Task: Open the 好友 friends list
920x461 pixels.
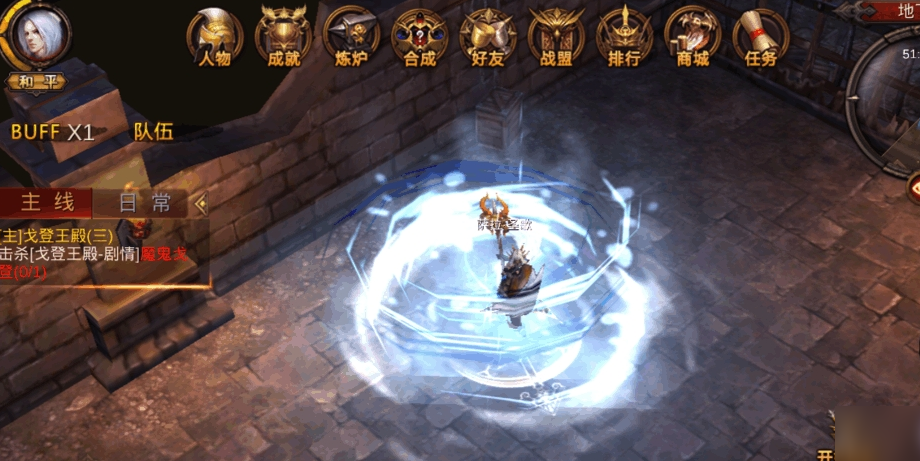Action: [487, 37]
